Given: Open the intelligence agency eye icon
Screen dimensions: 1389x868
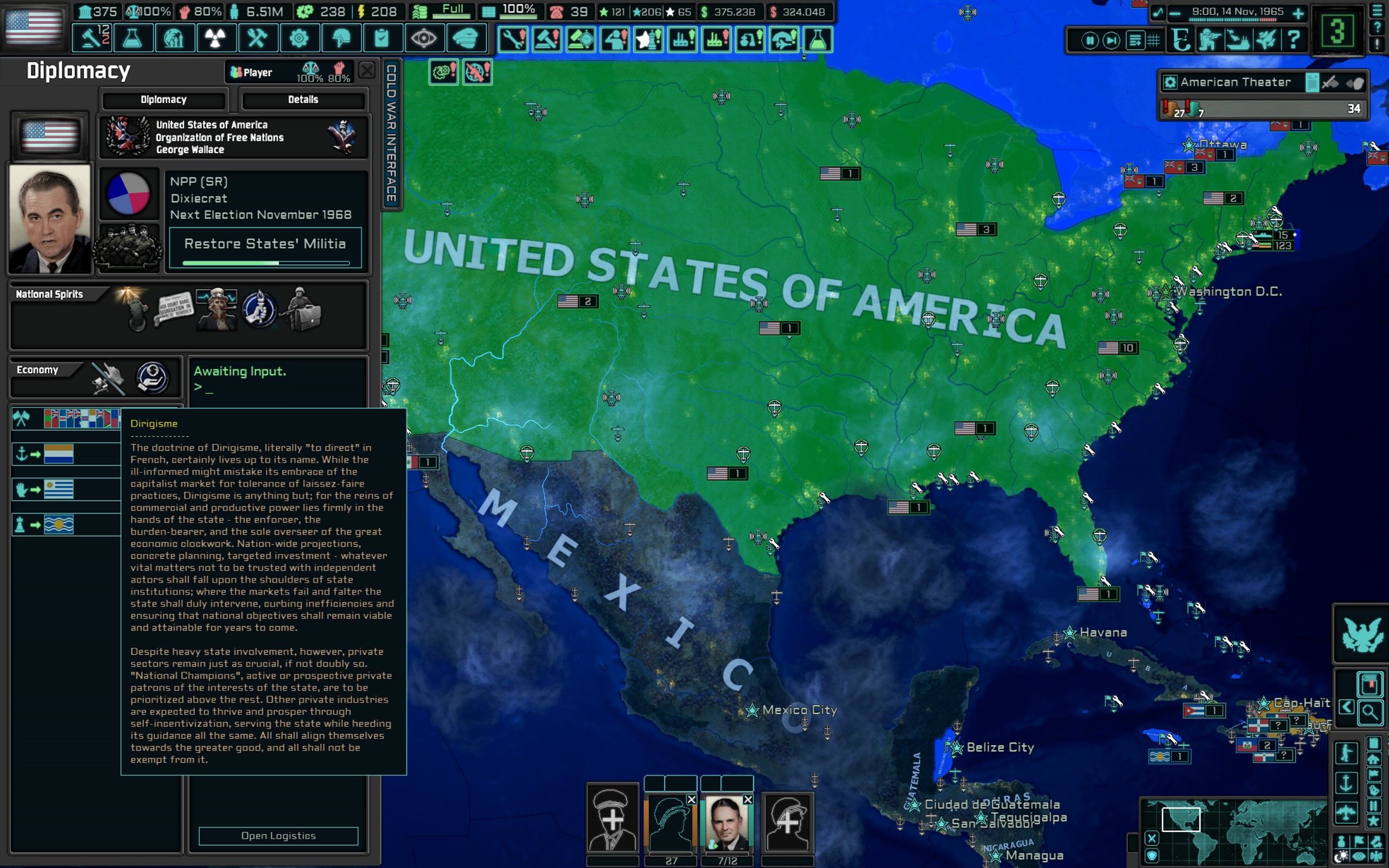Looking at the screenshot, I should click(x=426, y=38).
